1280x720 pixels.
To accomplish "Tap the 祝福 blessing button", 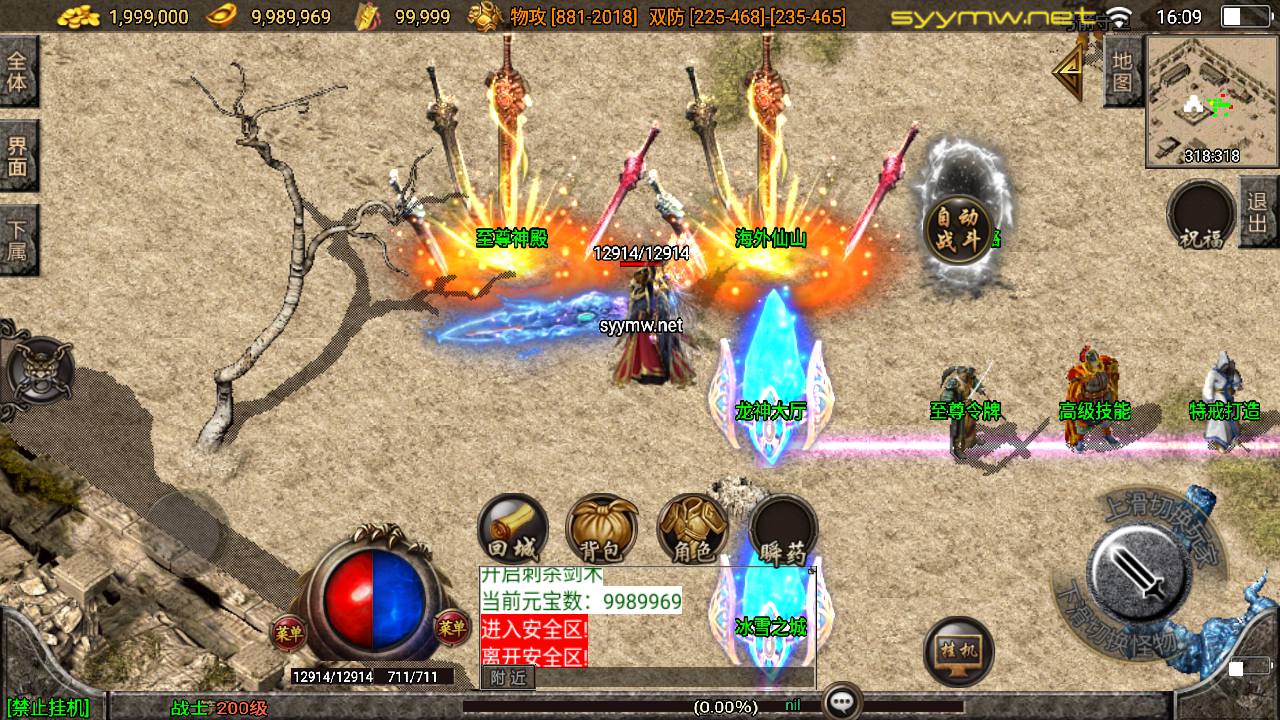I will click(x=1201, y=215).
